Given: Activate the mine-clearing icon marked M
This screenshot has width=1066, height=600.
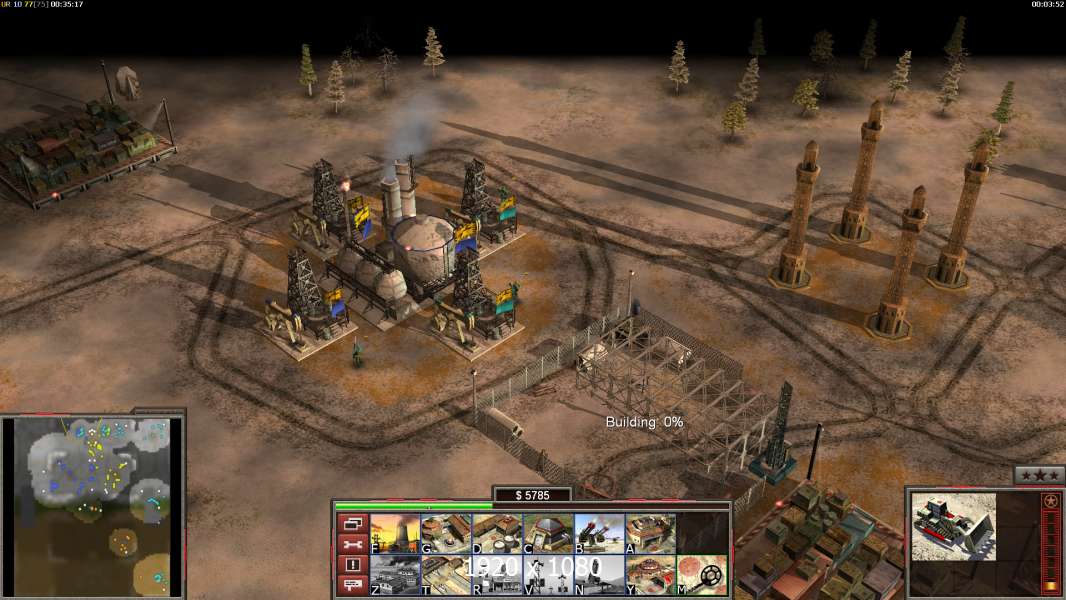Looking at the screenshot, I should click(x=702, y=575).
